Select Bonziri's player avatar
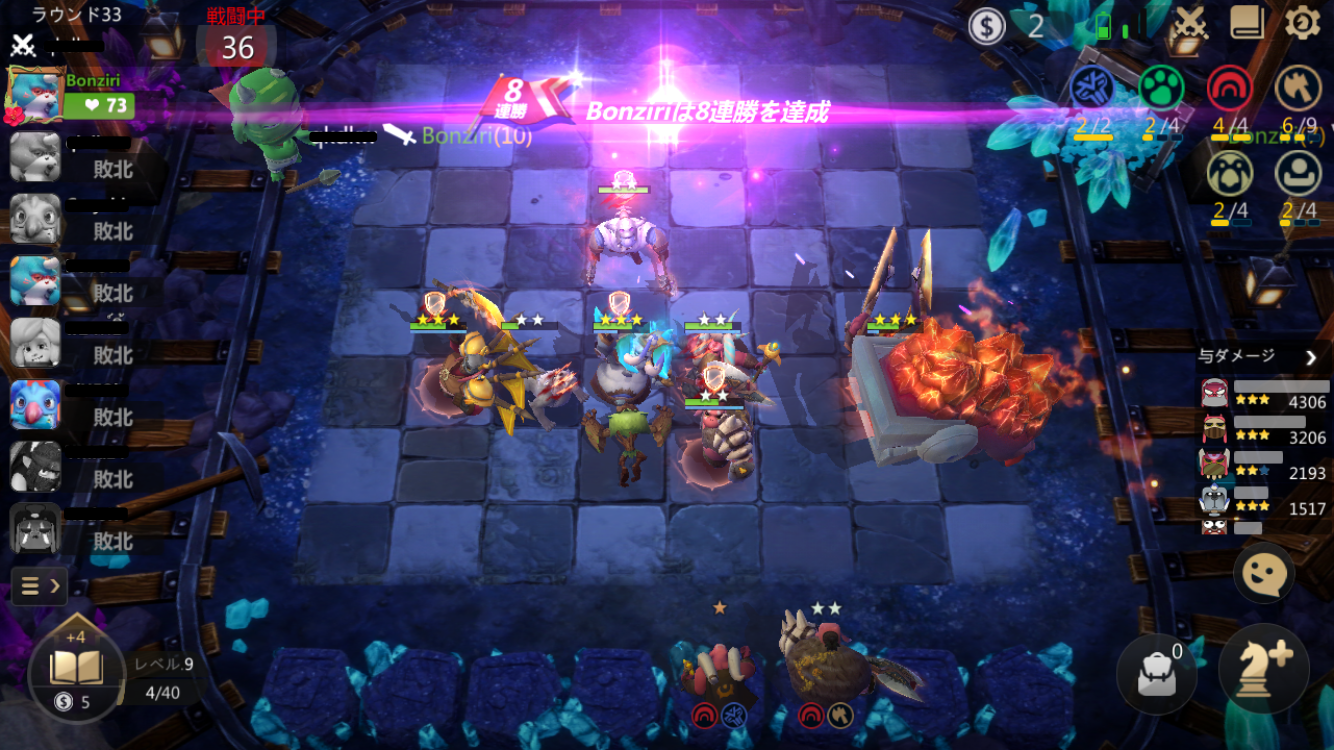This screenshot has width=1334, height=750. pos(35,91)
